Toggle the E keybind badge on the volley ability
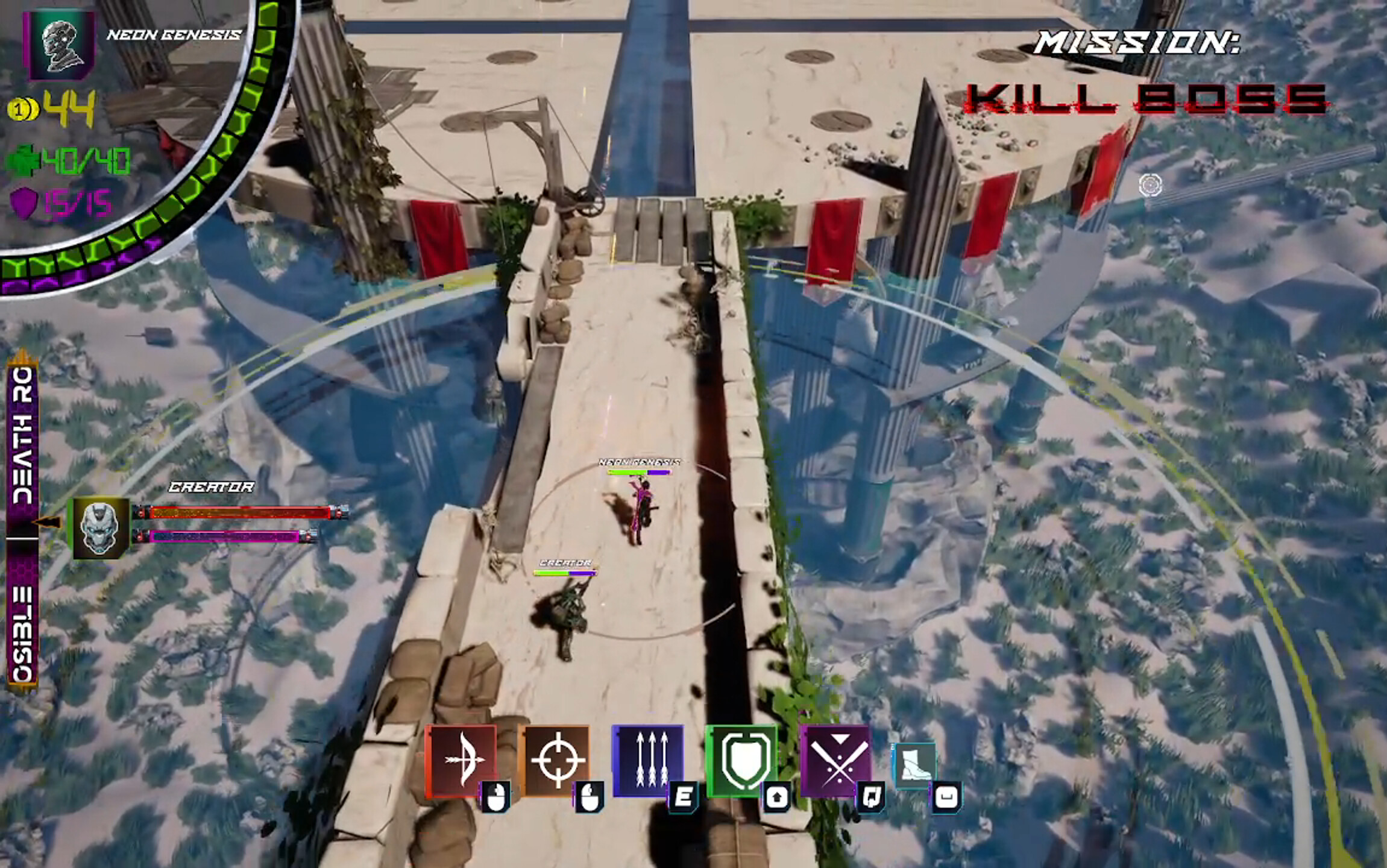The height and width of the screenshot is (868, 1387). [x=685, y=798]
